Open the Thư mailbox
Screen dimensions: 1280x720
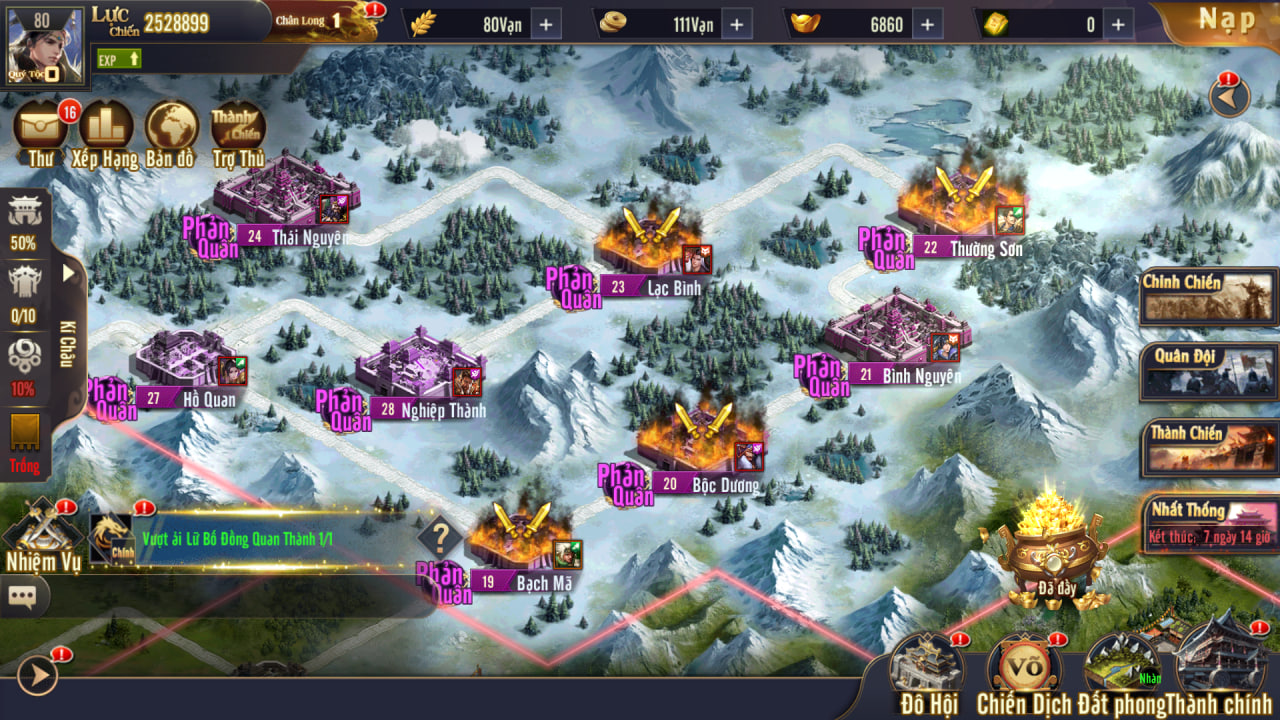pos(41,132)
